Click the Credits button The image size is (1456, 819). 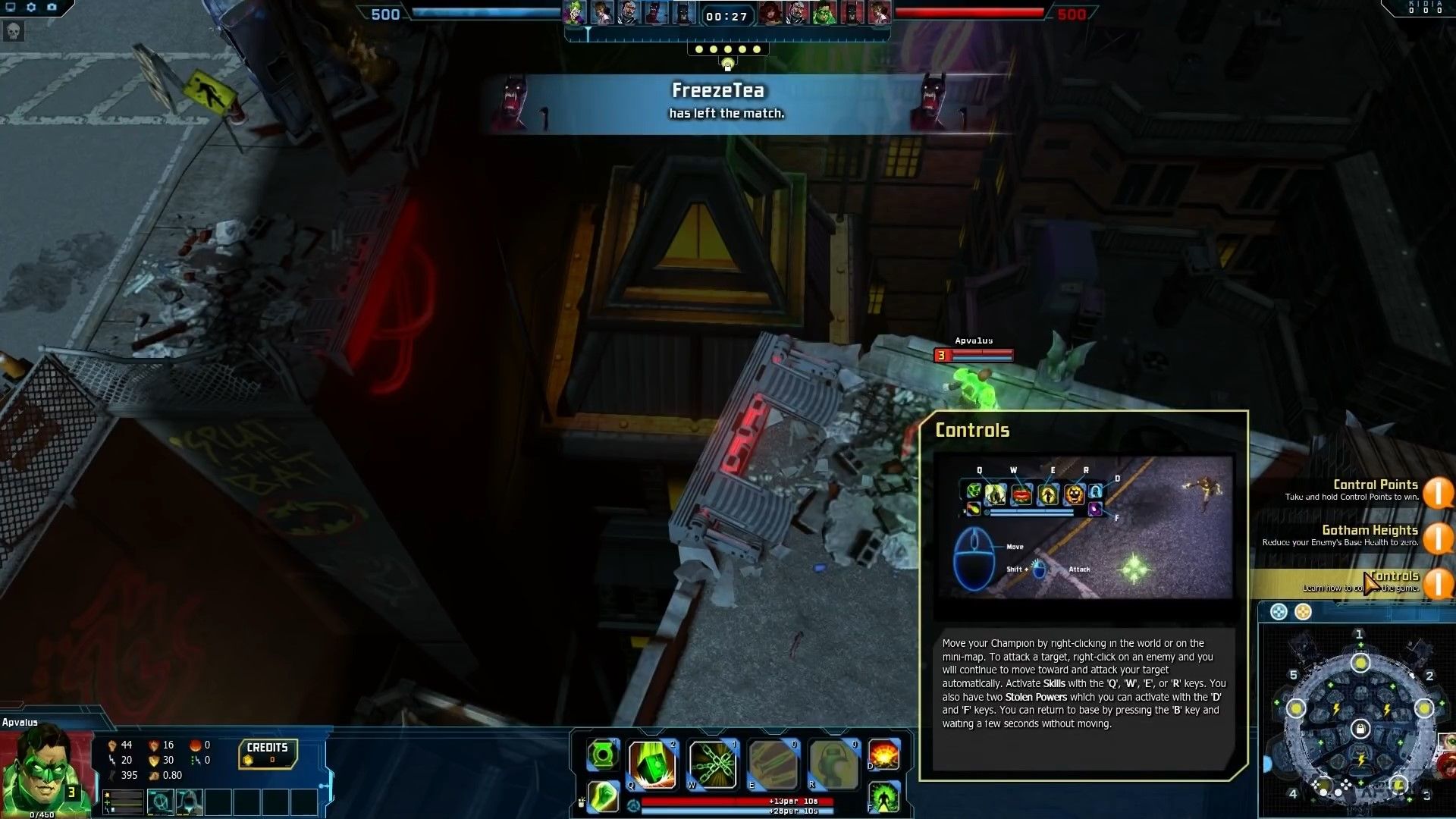(x=267, y=753)
